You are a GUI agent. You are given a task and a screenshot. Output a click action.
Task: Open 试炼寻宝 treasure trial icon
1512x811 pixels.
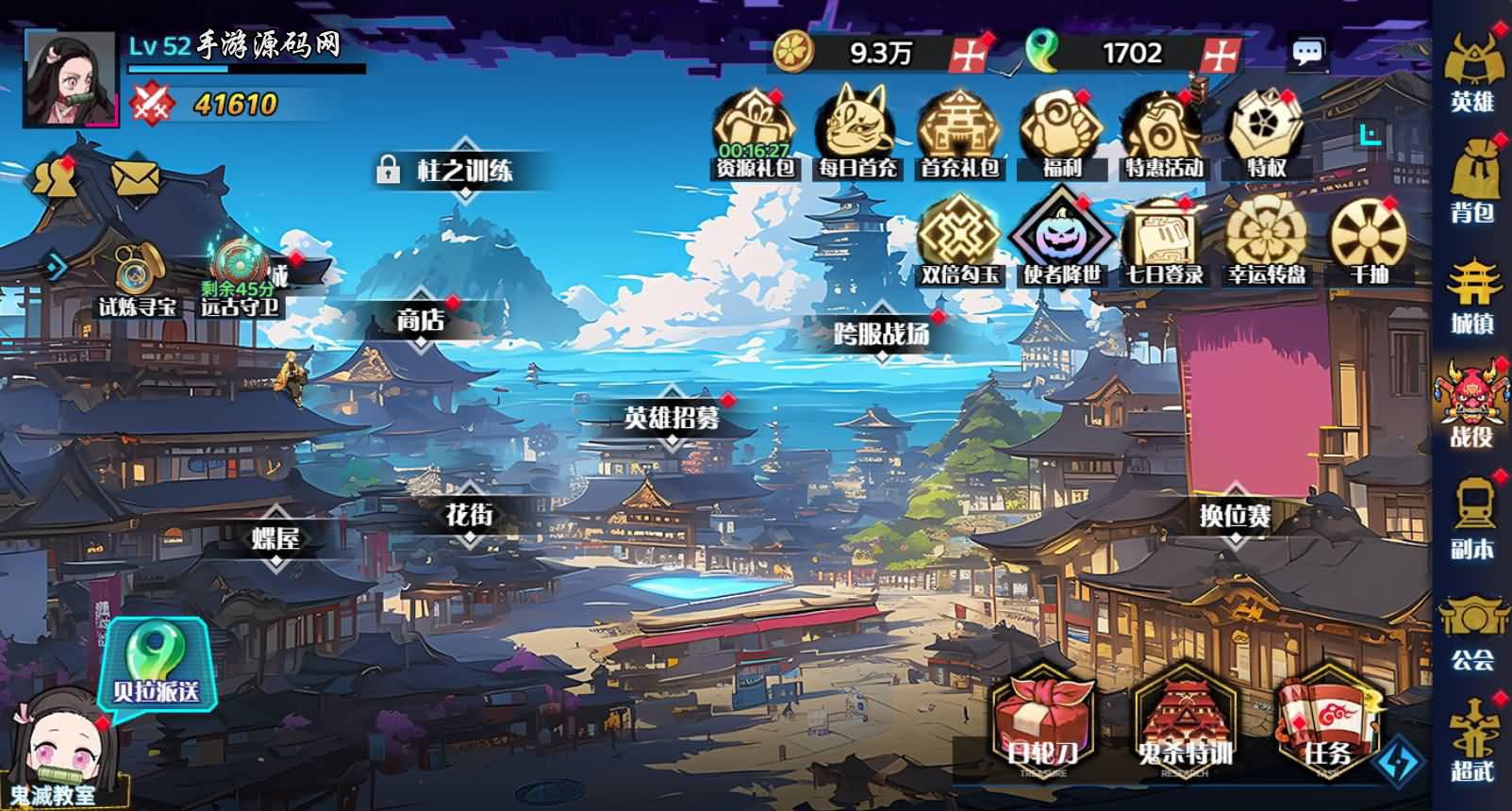(x=134, y=280)
